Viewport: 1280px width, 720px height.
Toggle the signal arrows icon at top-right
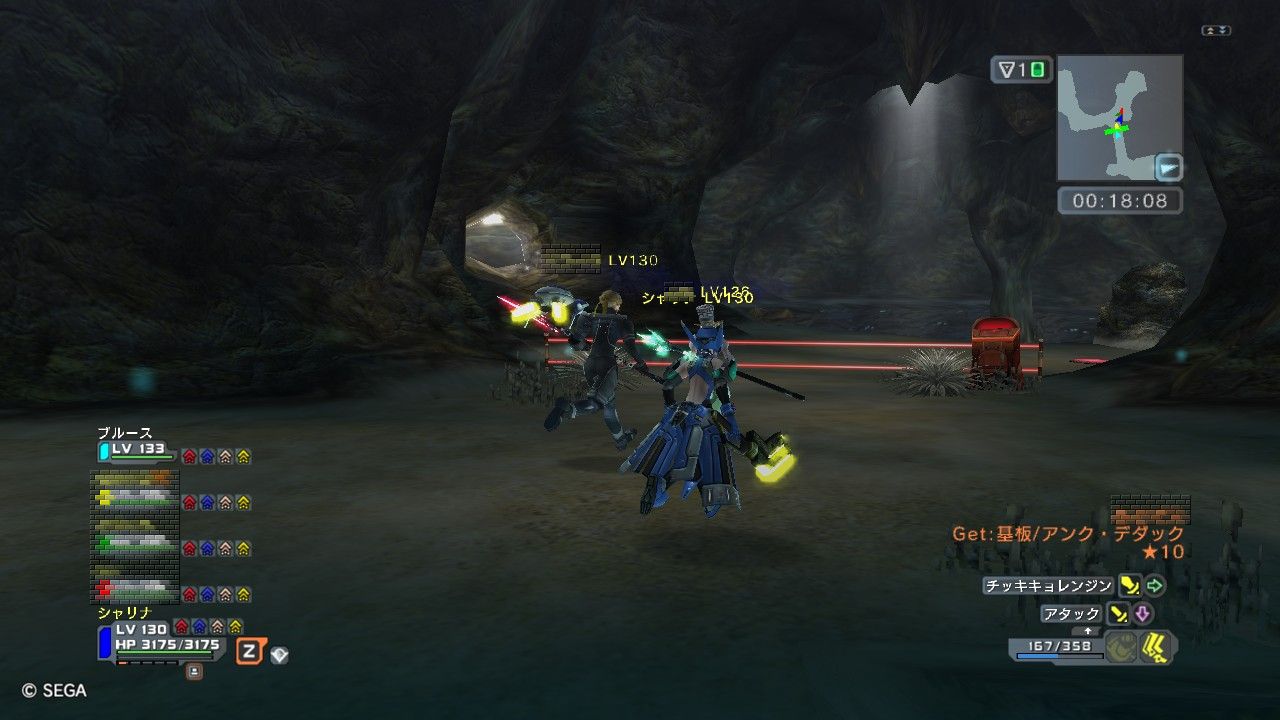tap(1216, 31)
